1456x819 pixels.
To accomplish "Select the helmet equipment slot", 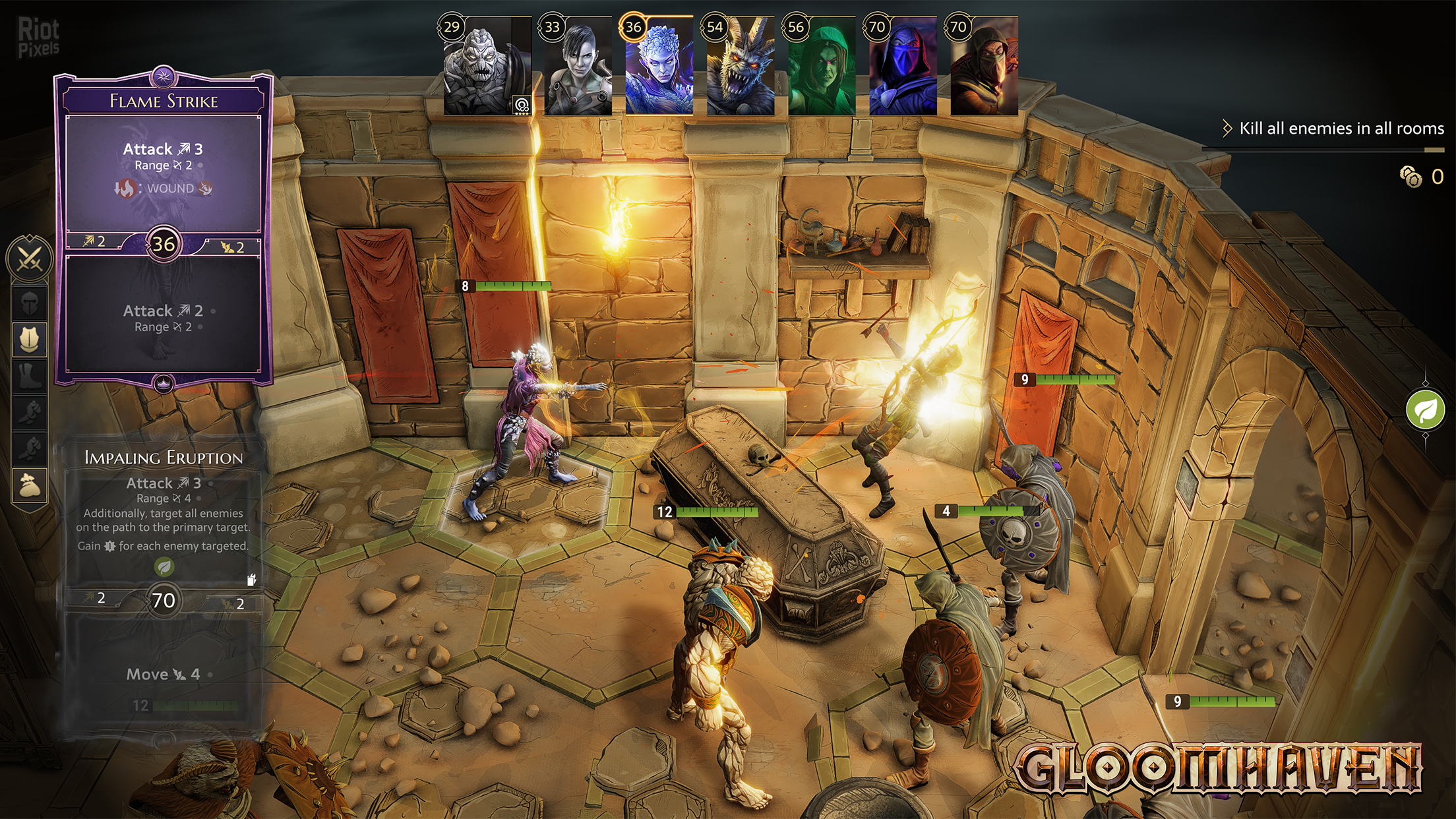I will click(29, 303).
